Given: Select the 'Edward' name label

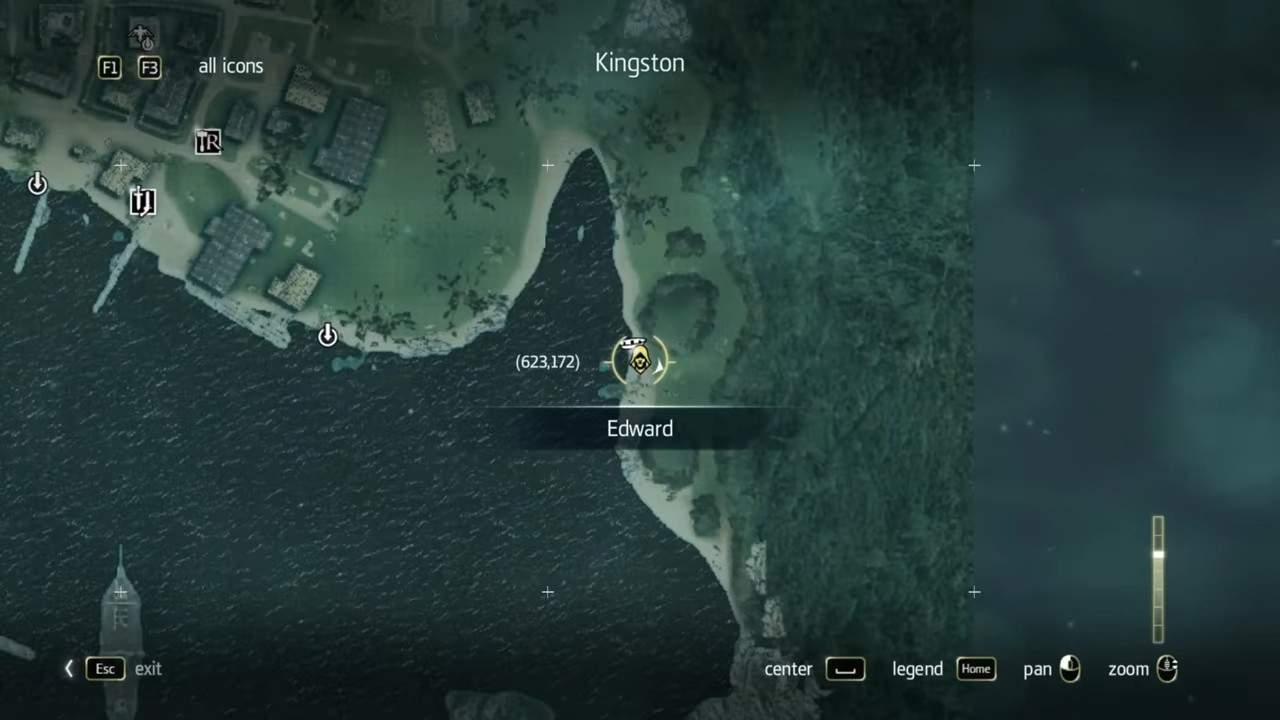Looking at the screenshot, I should click(639, 428).
